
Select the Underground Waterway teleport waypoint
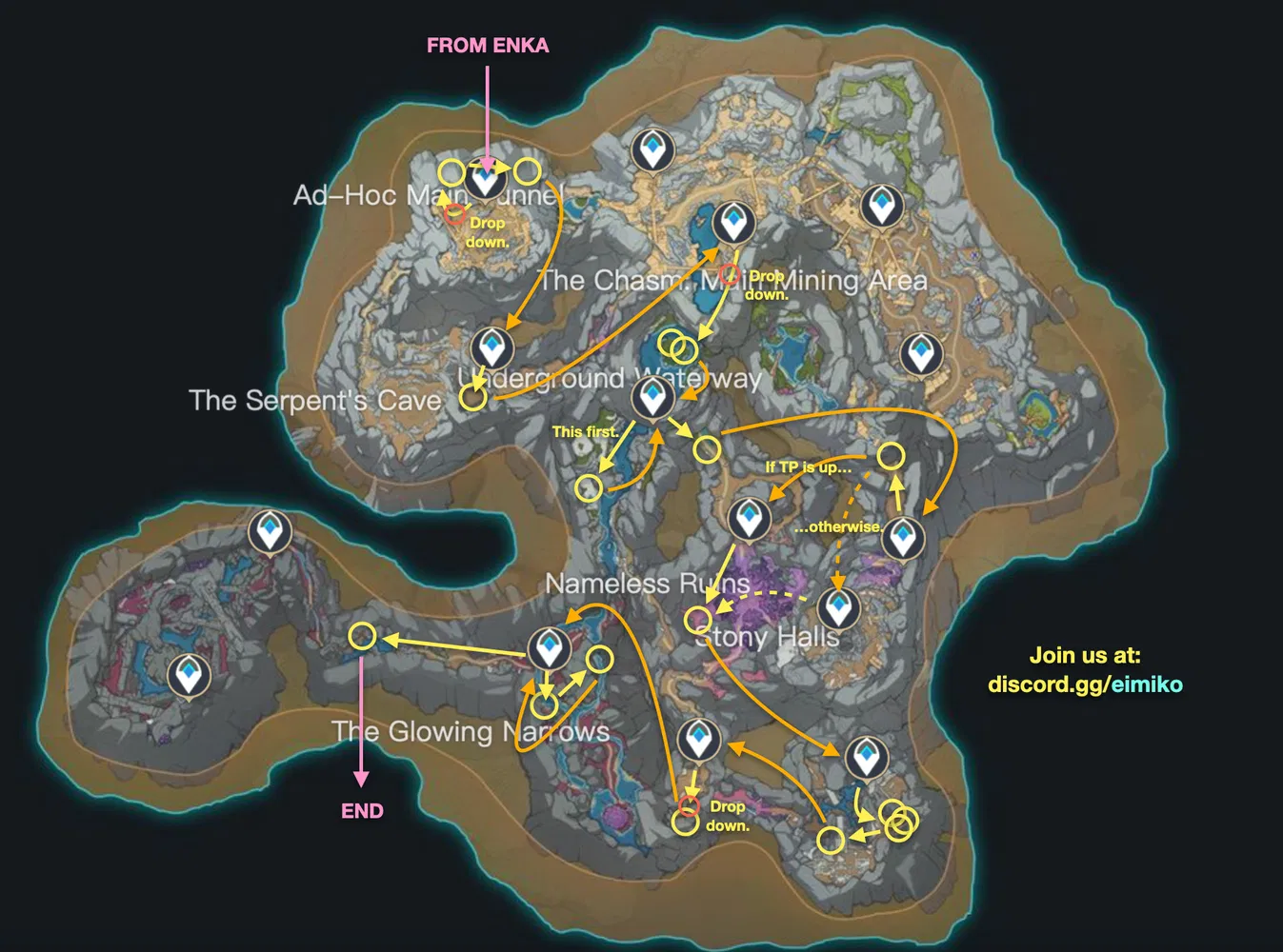pyautogui.click(x=653, y=397)
